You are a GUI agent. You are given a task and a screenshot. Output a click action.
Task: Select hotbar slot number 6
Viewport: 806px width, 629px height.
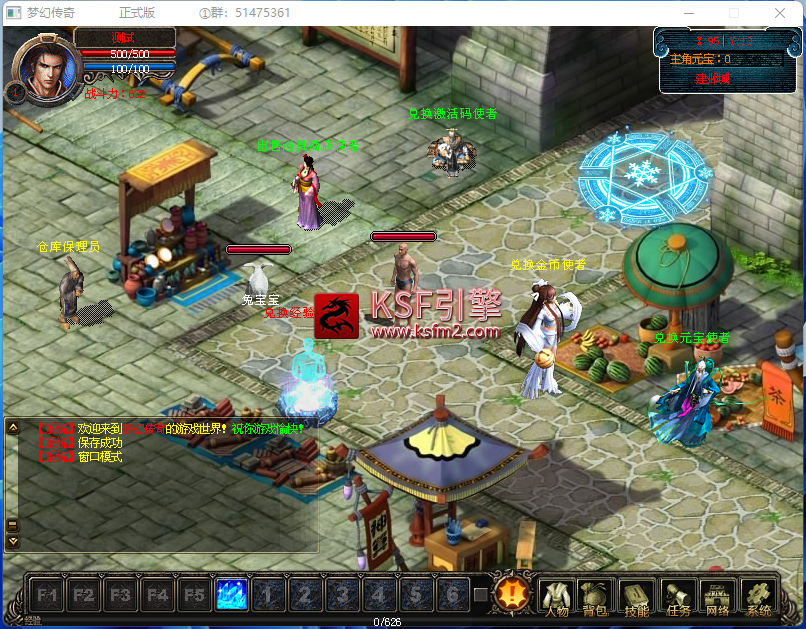(x=452, y=595)
